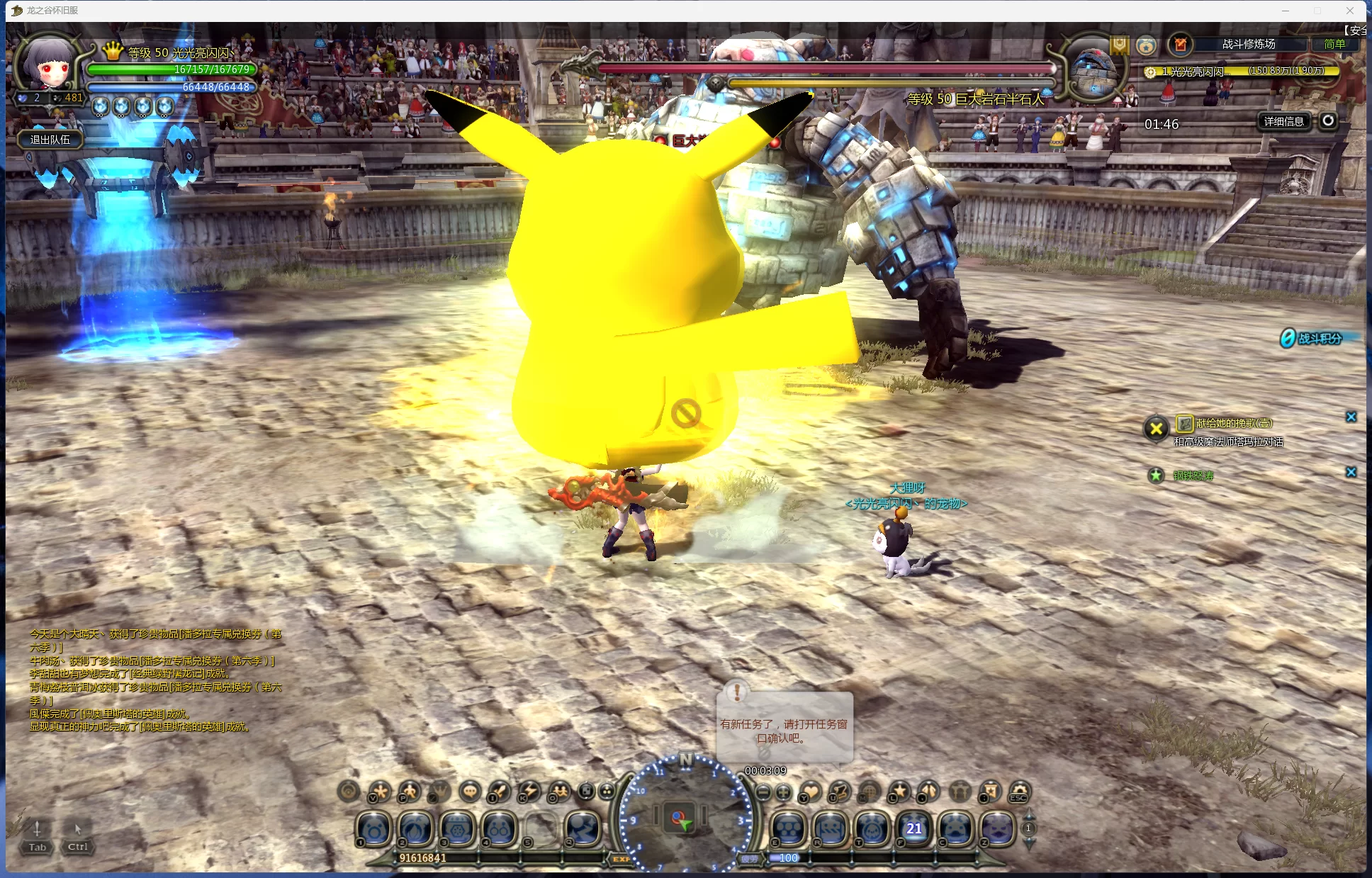Image resolution: width=1372 pixels, height=878 pixels.
Task: Activate the skill in hotbar slot 1
Action: tap(374, 828)
